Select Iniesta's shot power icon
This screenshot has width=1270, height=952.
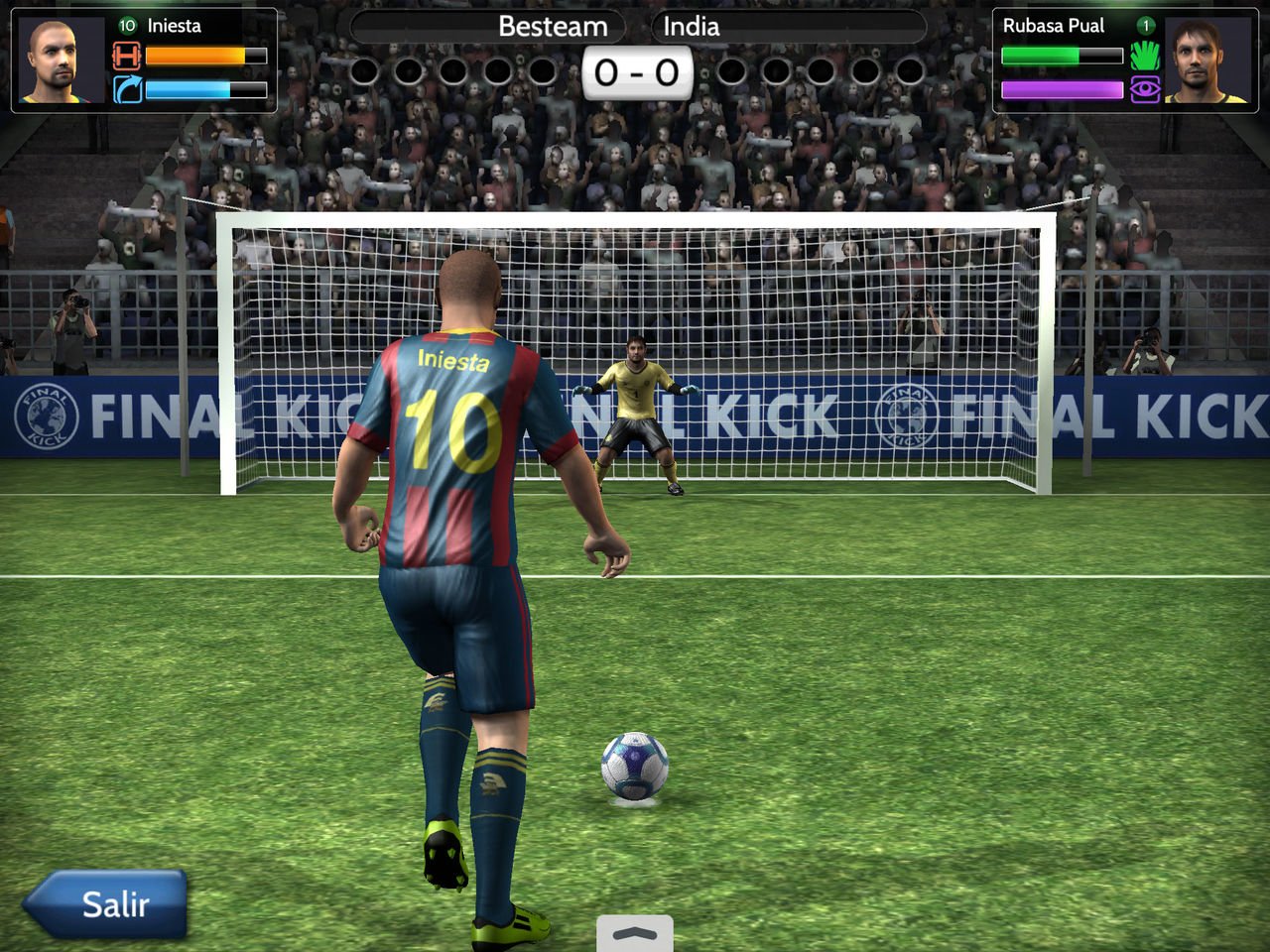[125, 57]
